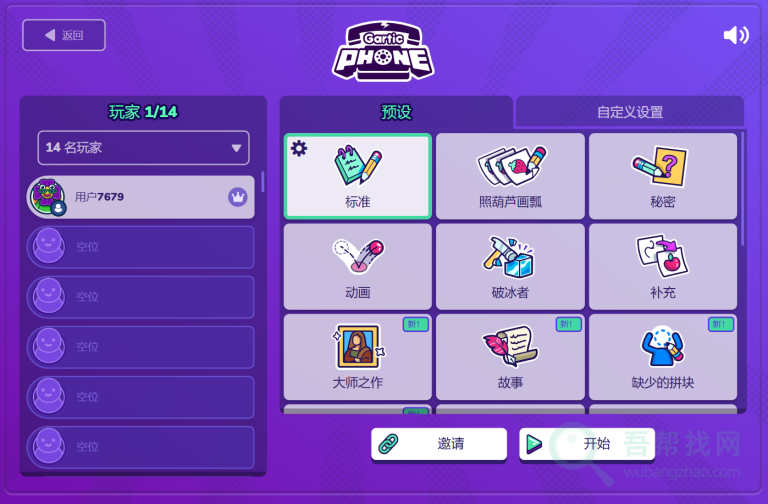Choose the 秘密 game mode

[x=662, y=177]
